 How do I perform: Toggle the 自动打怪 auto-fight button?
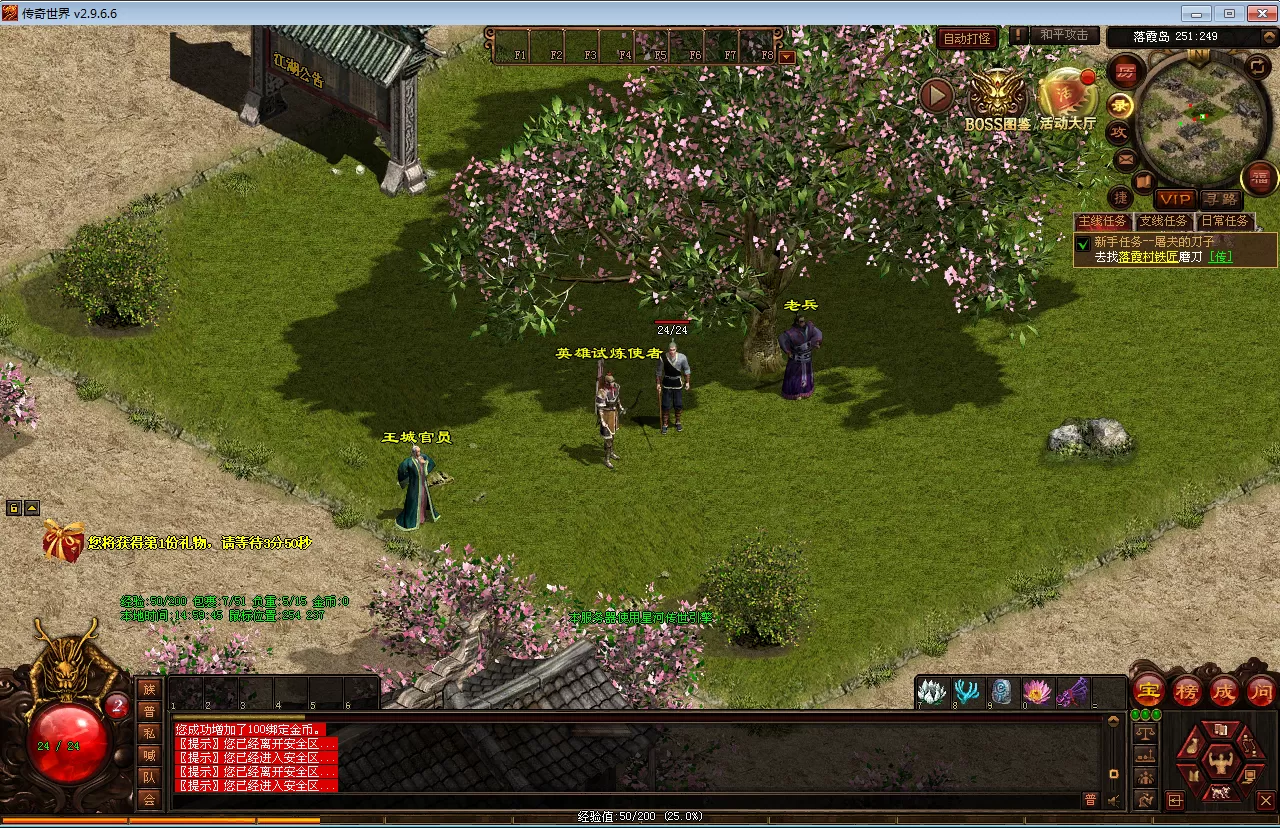tap(967, 39)
